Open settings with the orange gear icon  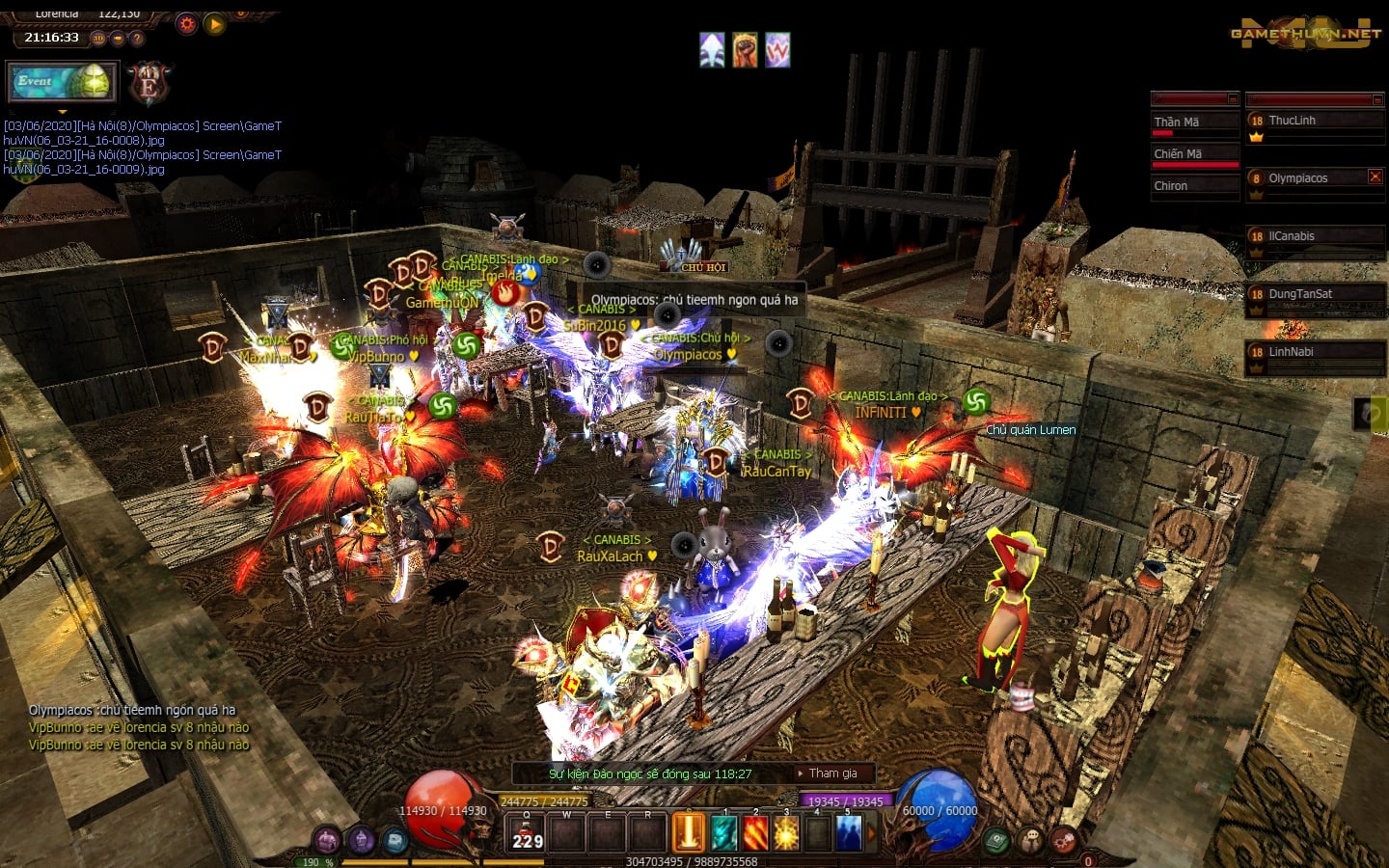pyautogui.click(x=186, y=24)
